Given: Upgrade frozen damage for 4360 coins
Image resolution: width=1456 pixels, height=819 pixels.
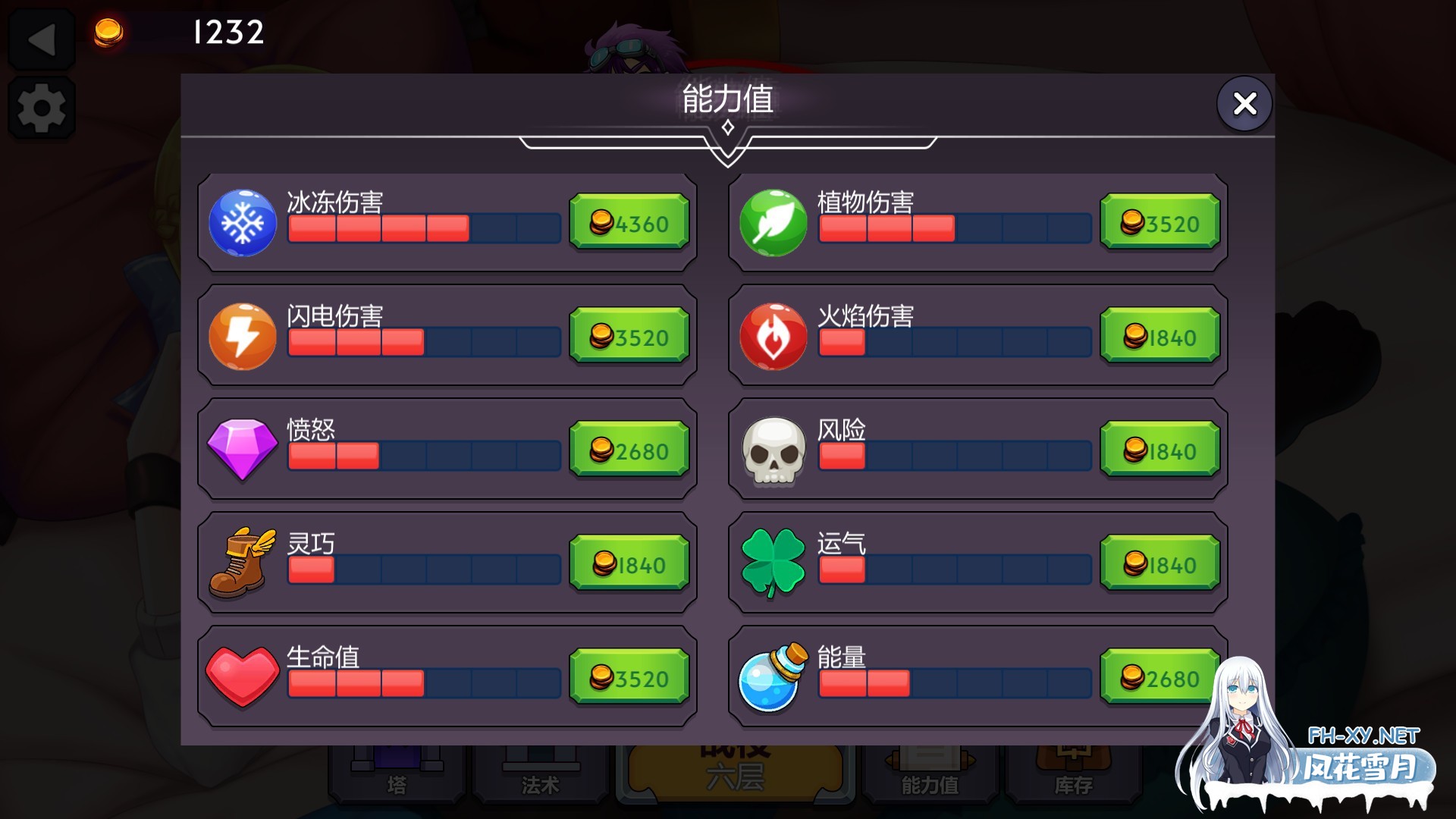Looking at the screenshot, I should 629,222.
